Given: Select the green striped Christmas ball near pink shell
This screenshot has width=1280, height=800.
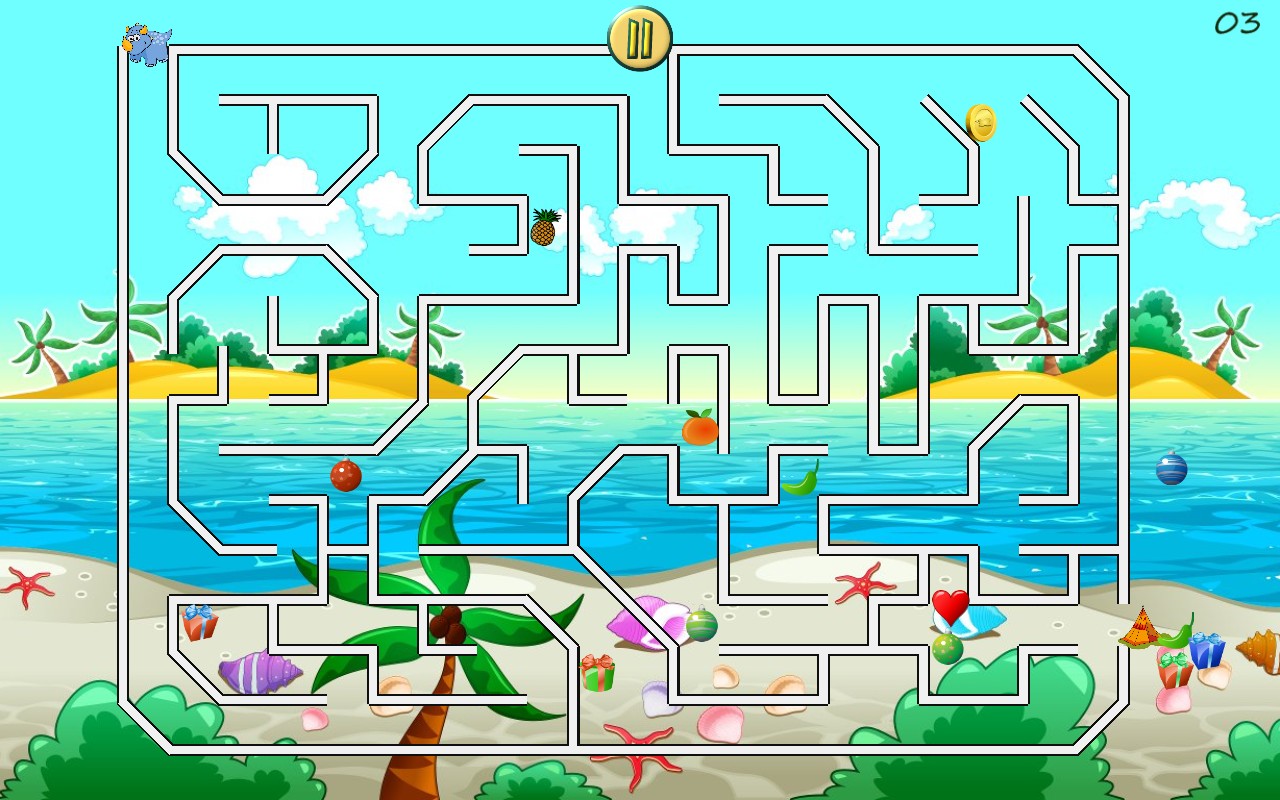Looking at the screenshot, I should pyautogui.click(x=702, y=627).
